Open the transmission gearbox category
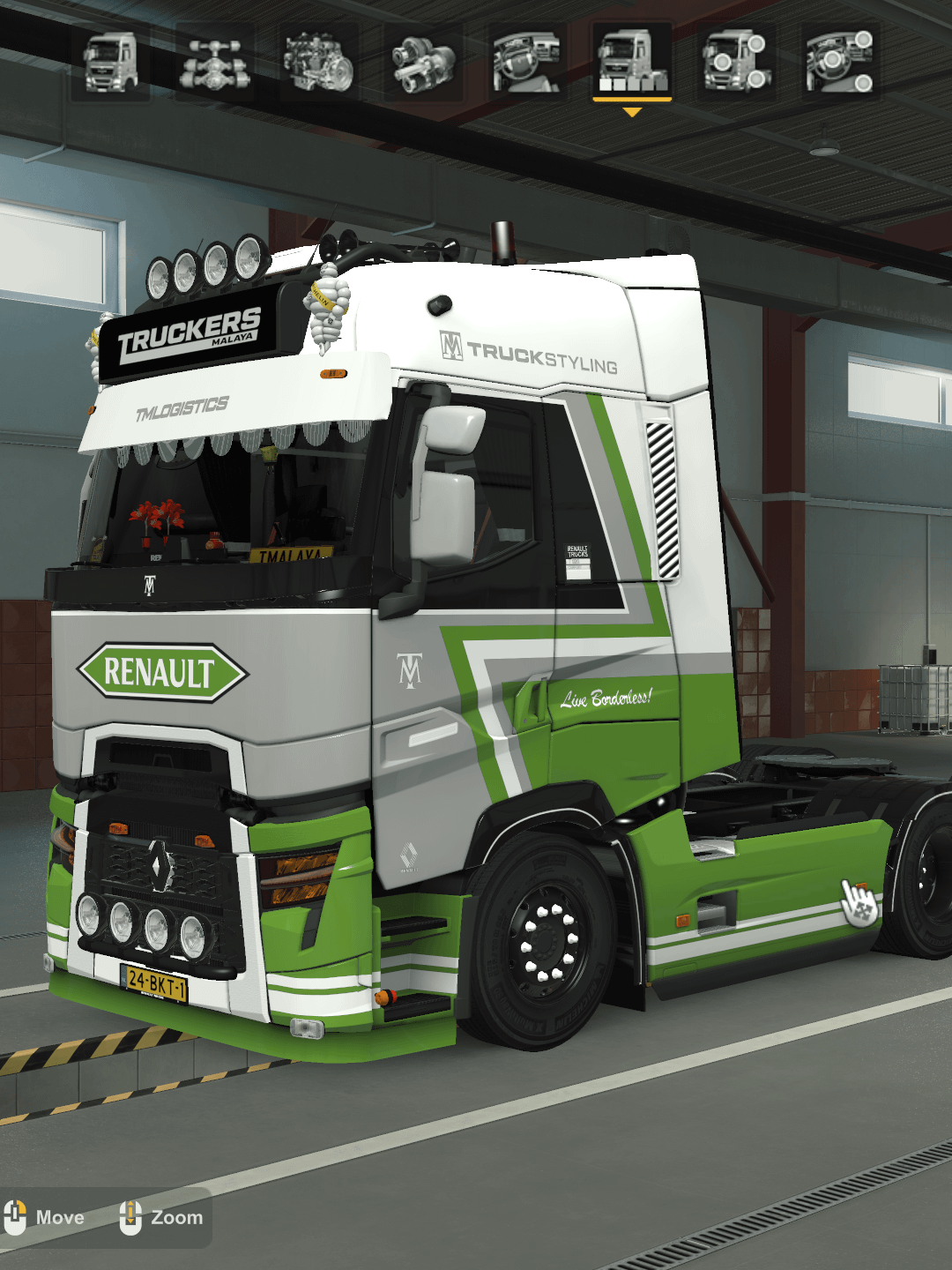Viewport: 952px width, 1270px height. point(423,63)
